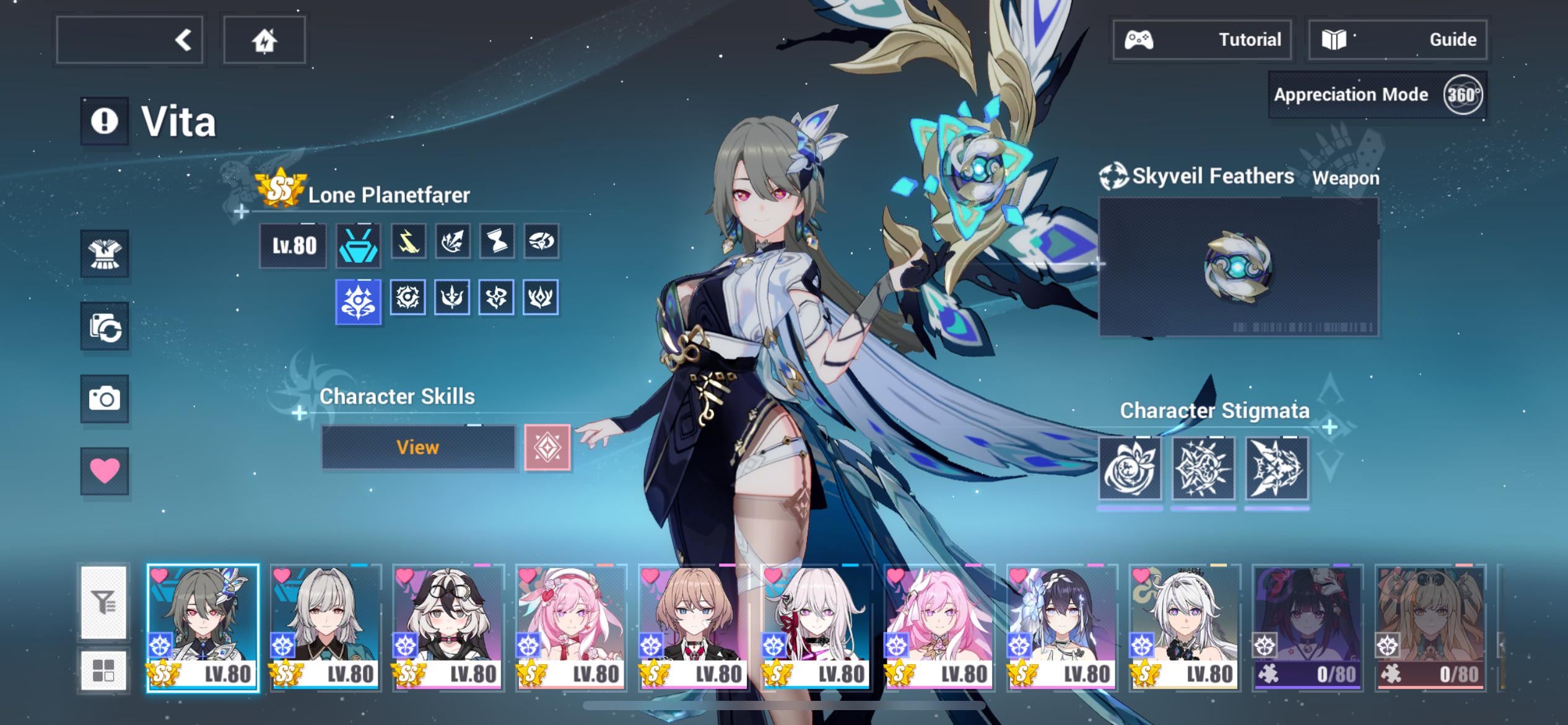The width and height of the screenshot is (1568, 725).
Task: Click the hourglass skill icon
Action: 497,241
